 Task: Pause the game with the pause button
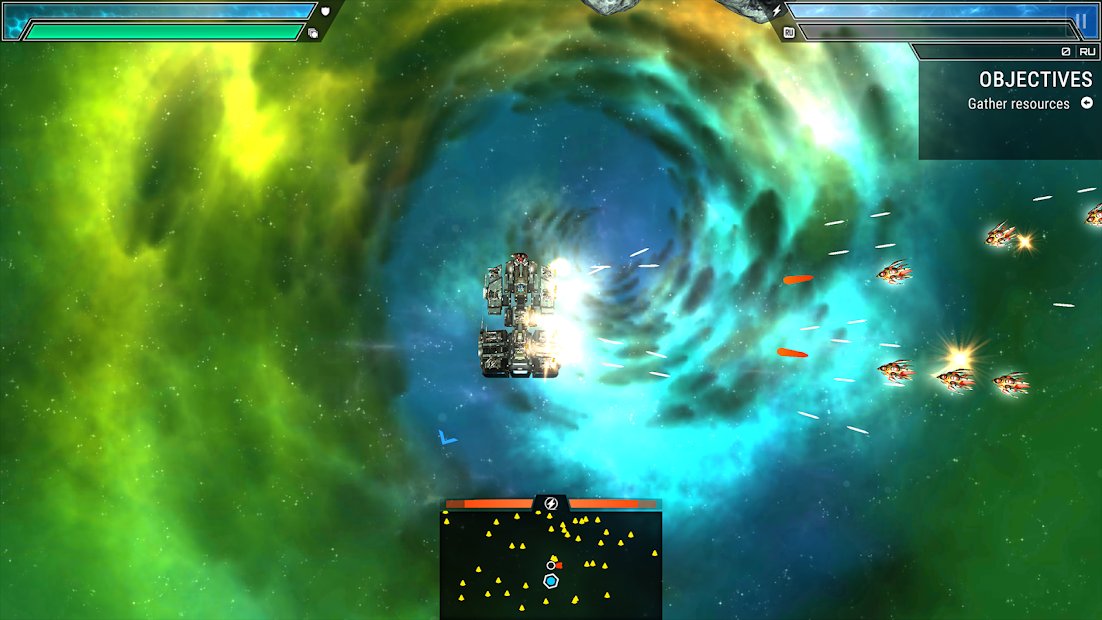click(1081, 20)
